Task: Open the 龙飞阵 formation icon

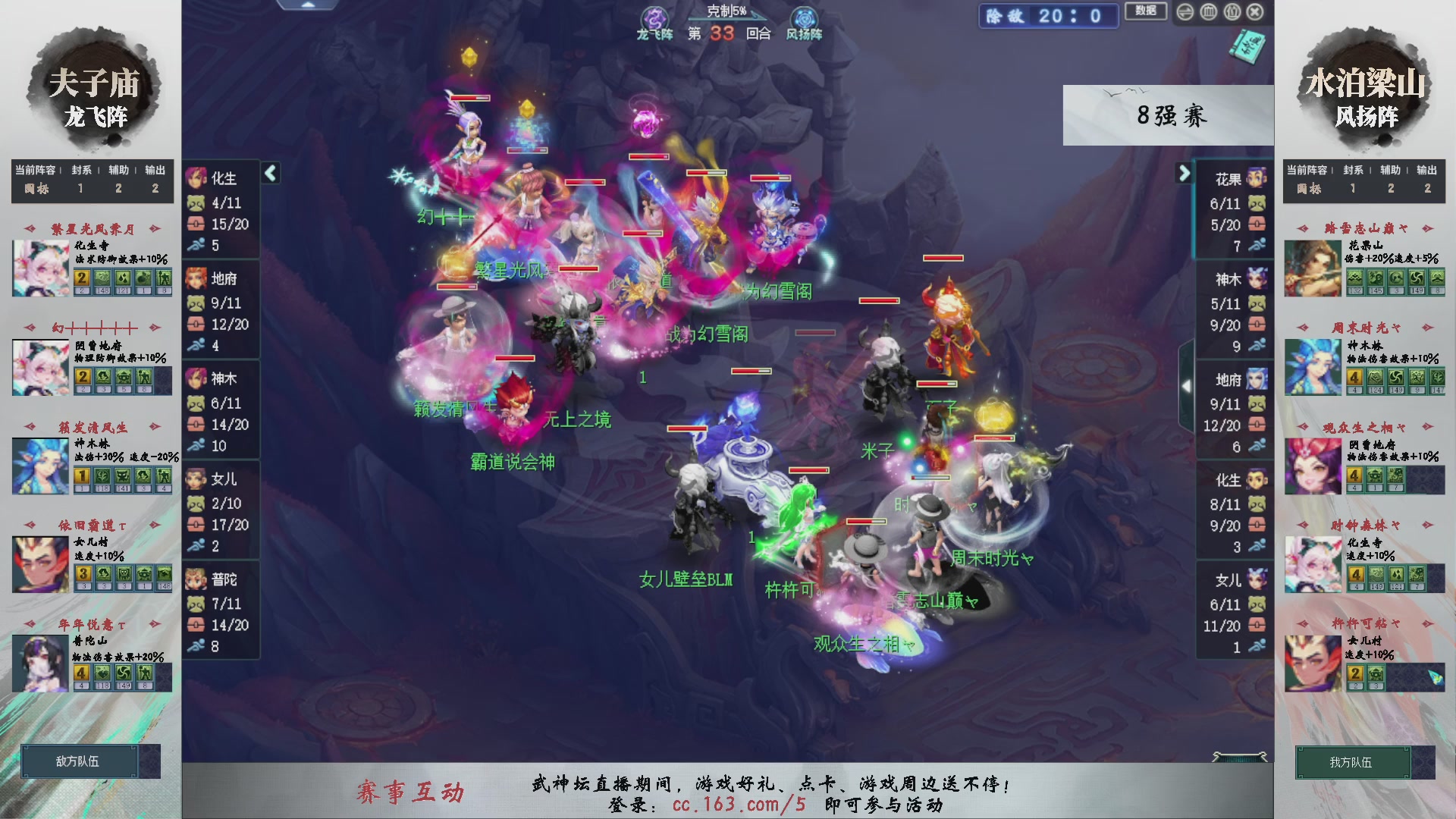Action: coord(654,17)
